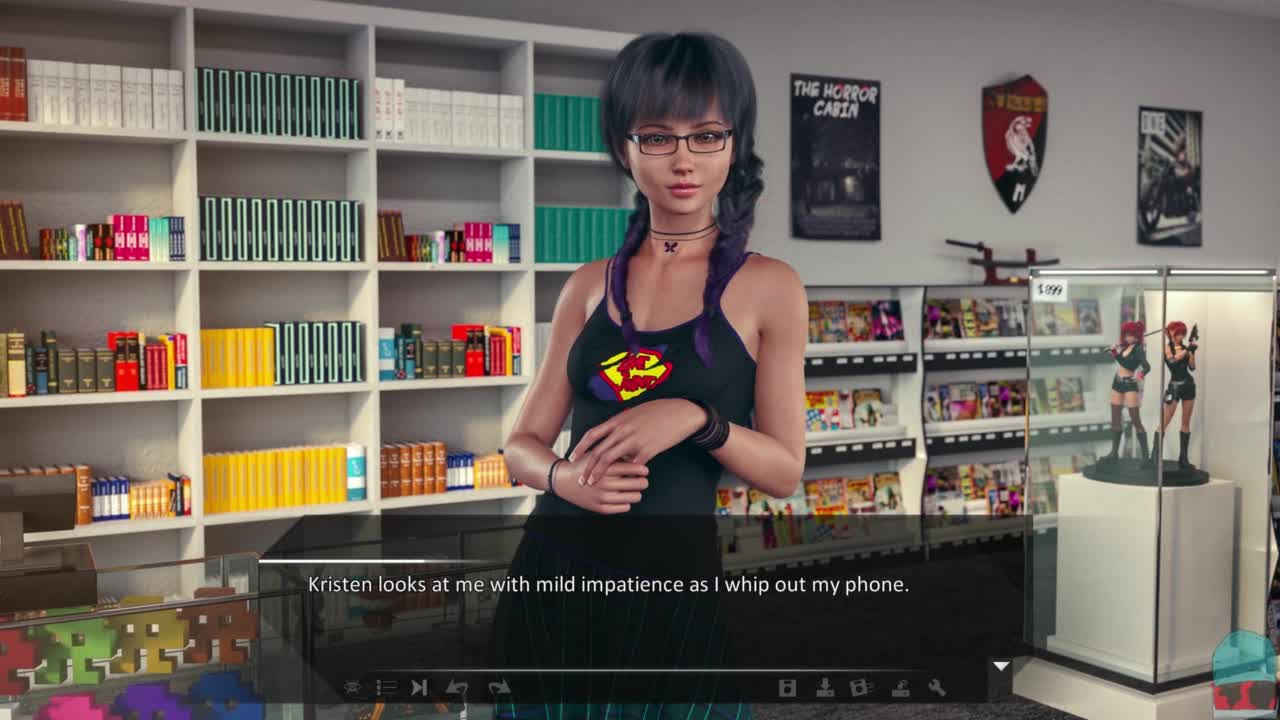Open the save menu floppy disk icon

click(787, 687)
